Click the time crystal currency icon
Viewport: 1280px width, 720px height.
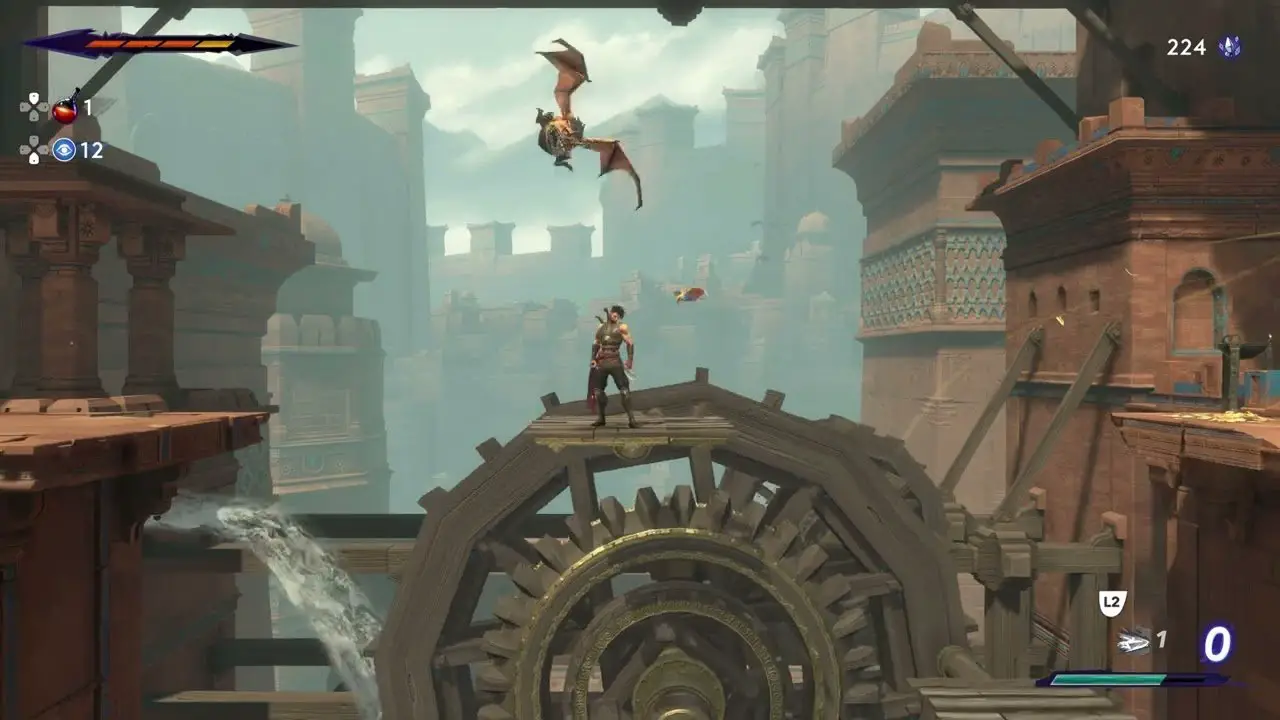1230,47
